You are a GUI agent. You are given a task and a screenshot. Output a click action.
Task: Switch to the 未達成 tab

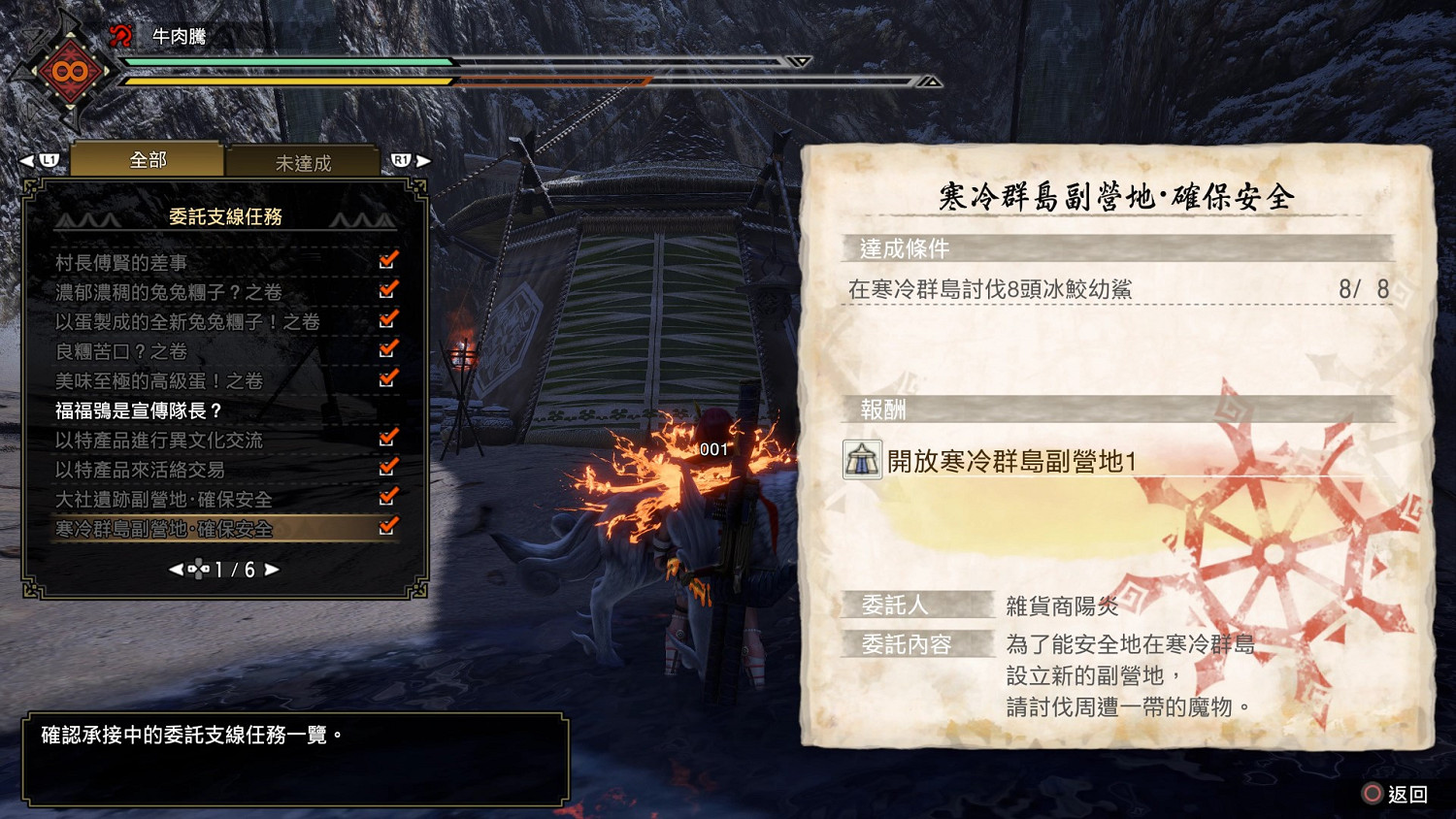pos(305,163)
